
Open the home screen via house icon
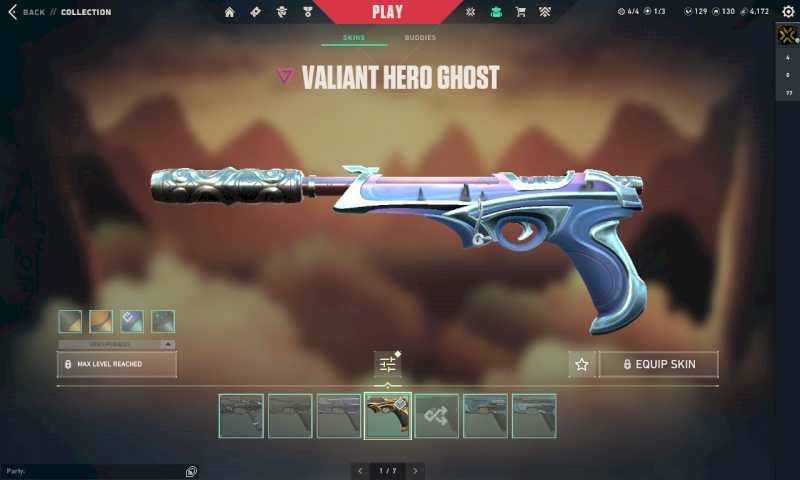click(x=230, y=12)
